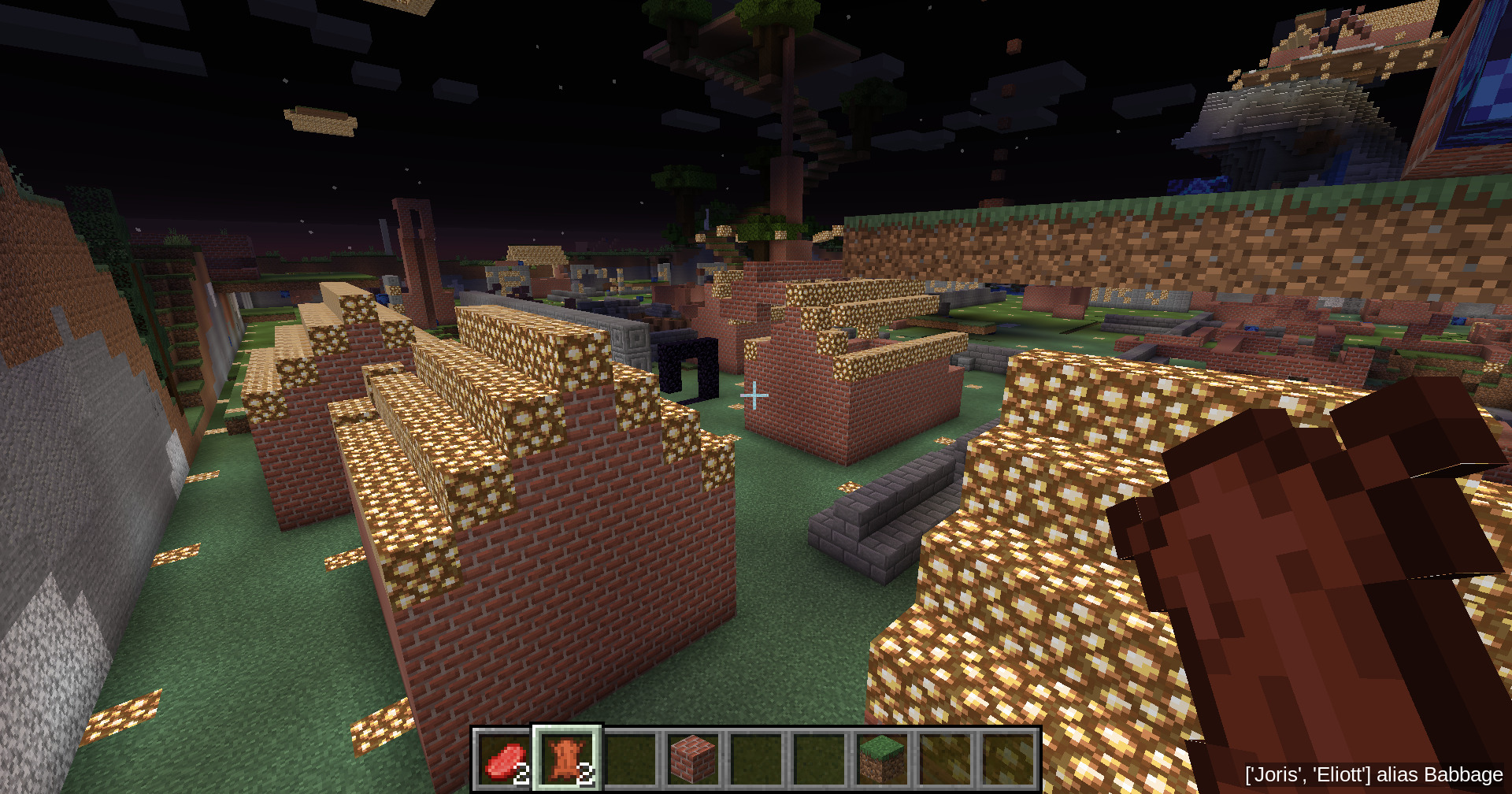Image resolution: width=1512 pixels, height=794 pixels.
Task: Select the raw beef hotbar slot
Action: click(505, 759)
